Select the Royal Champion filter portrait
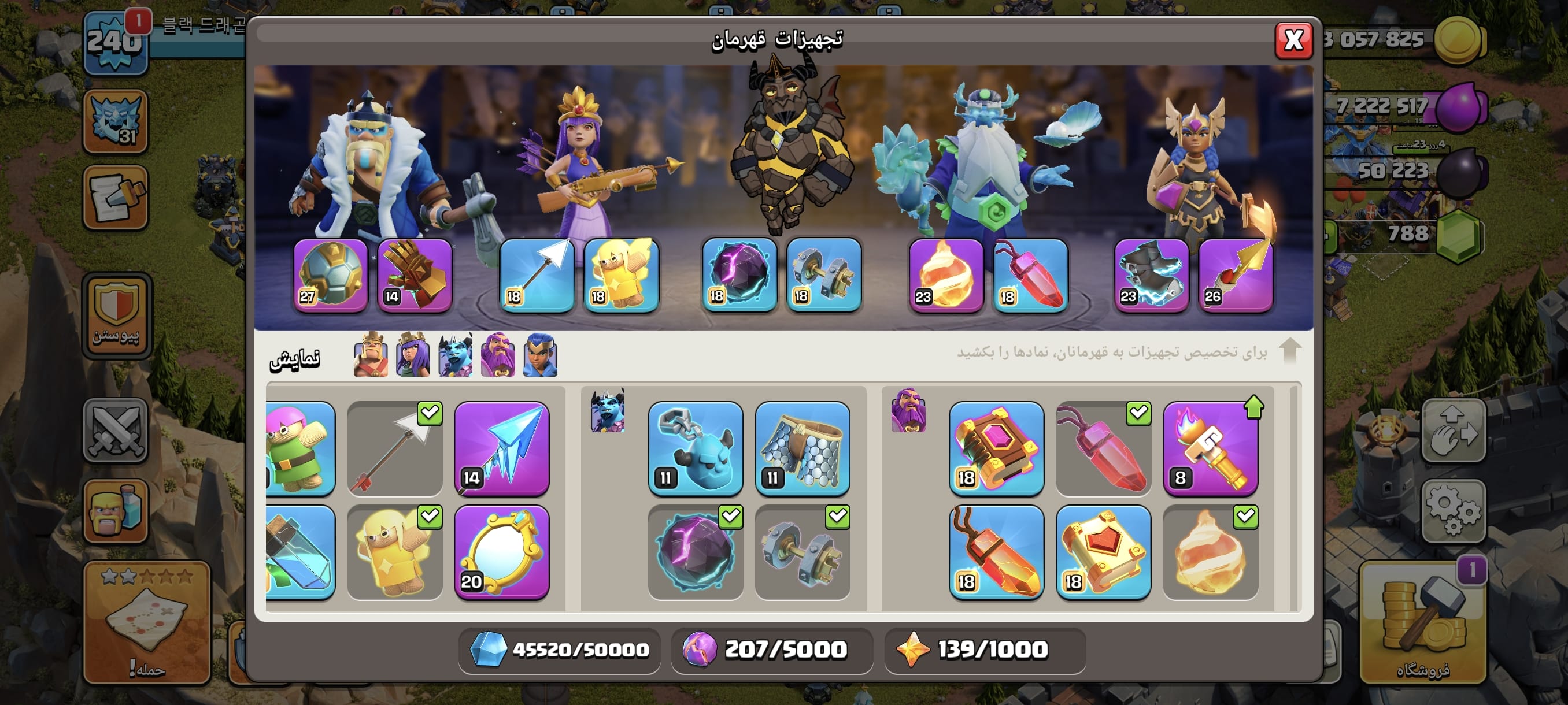This screenshot has width=1568, height=705. [540, 355]
